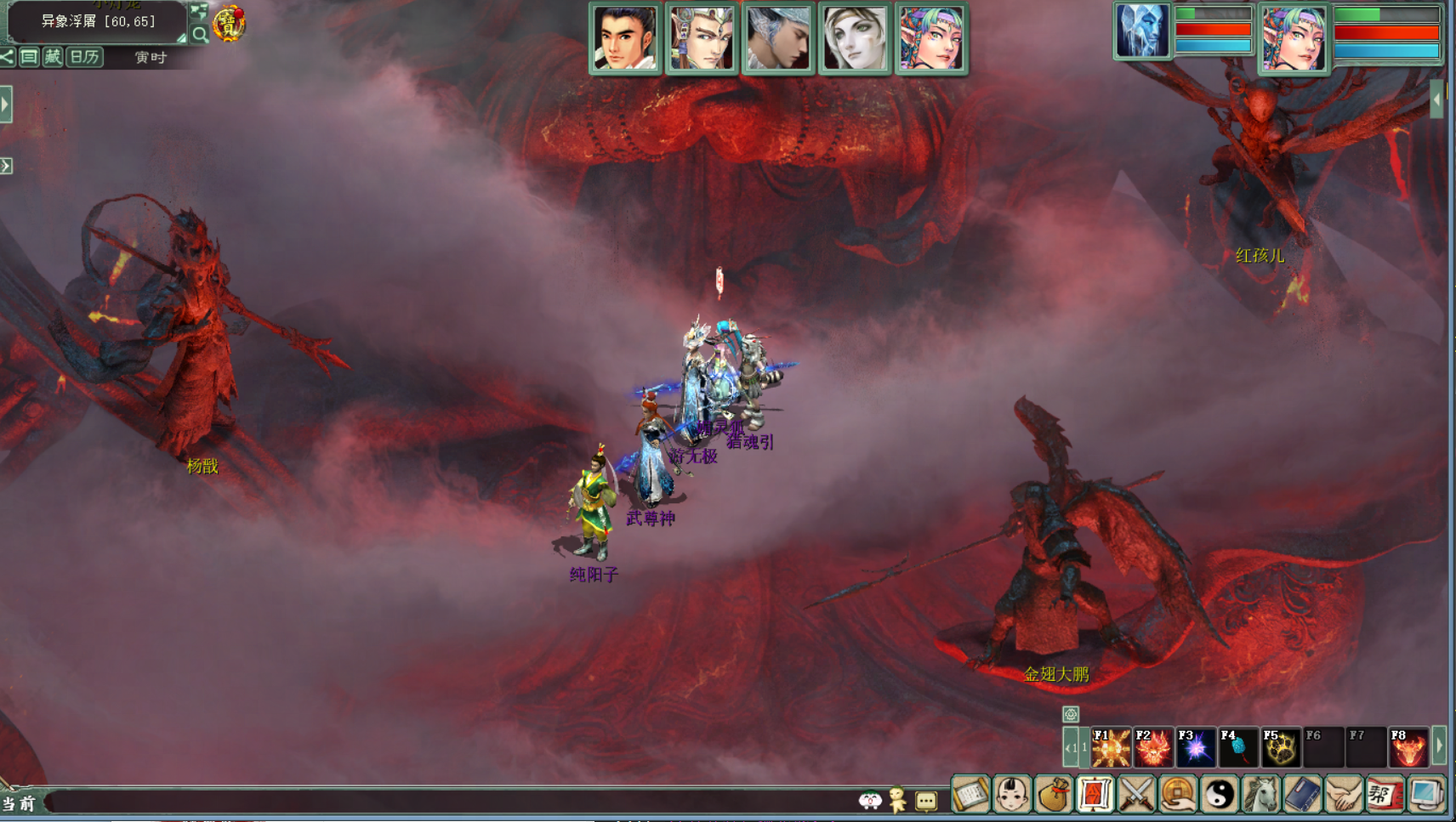The width and height of the screenshot is (1456, 822).
Task: Use the F2 red flame demon skill
Action: coord(1153,748)
